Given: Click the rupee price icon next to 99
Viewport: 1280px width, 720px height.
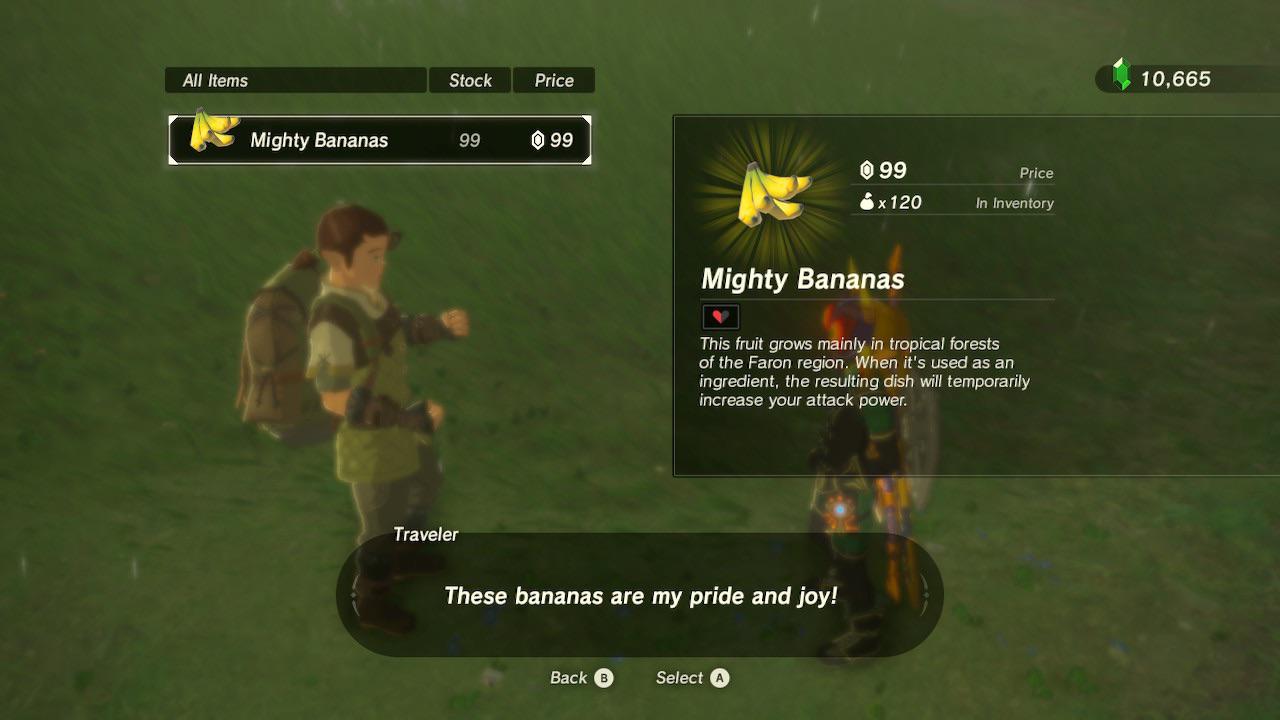Looking at the screenshot, I should pyautogui.click(x=866, y=171).
